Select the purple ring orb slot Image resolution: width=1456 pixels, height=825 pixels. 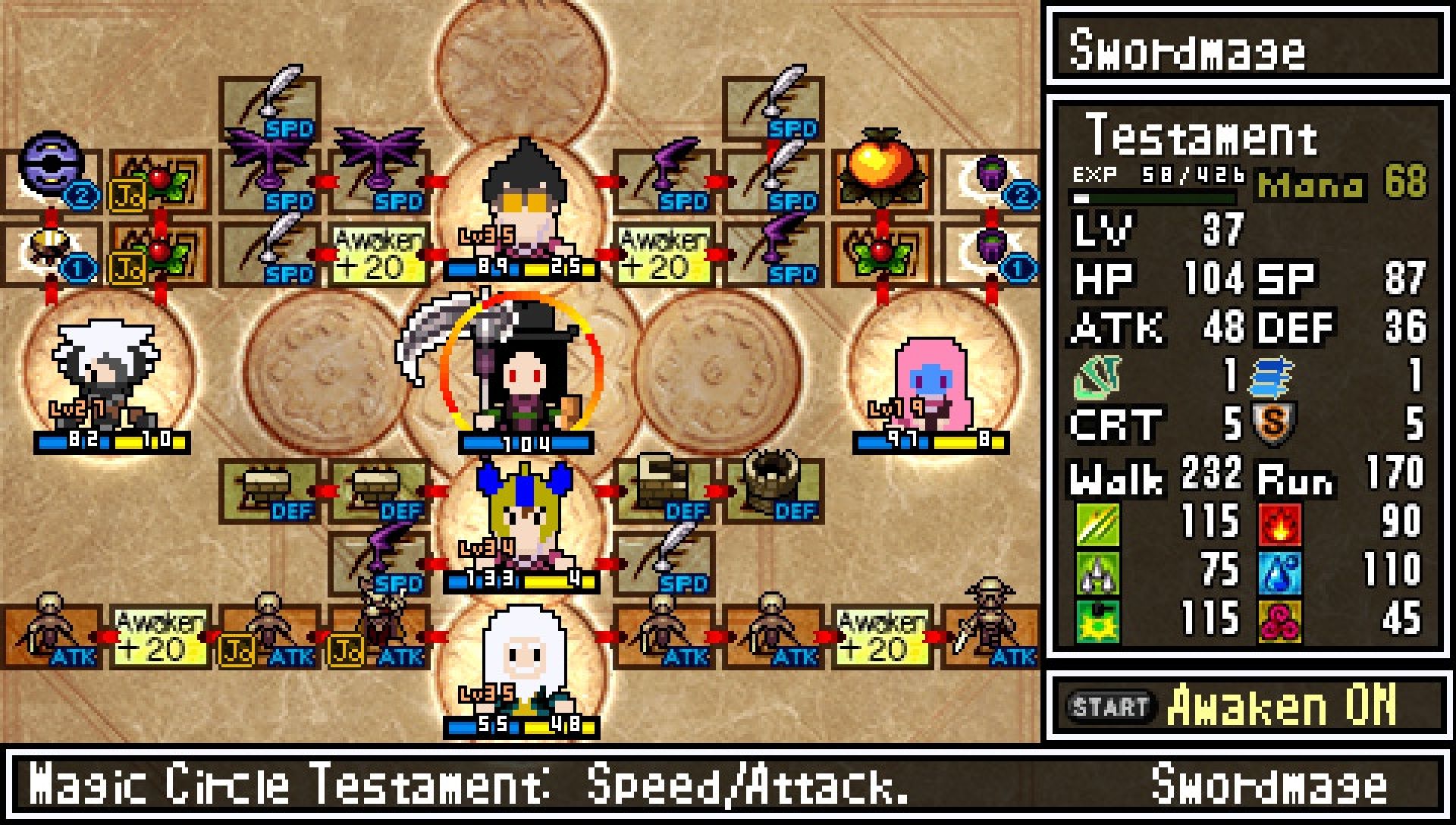click(52, 176)
